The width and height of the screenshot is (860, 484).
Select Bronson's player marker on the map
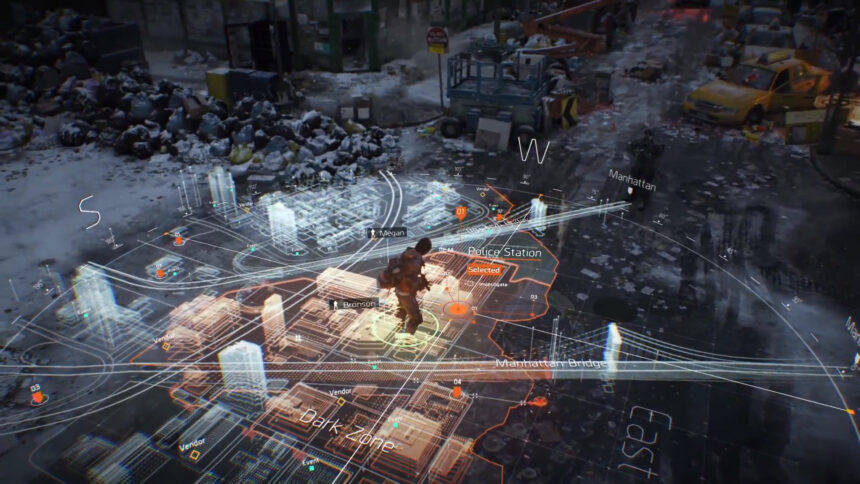pos(353,303)
